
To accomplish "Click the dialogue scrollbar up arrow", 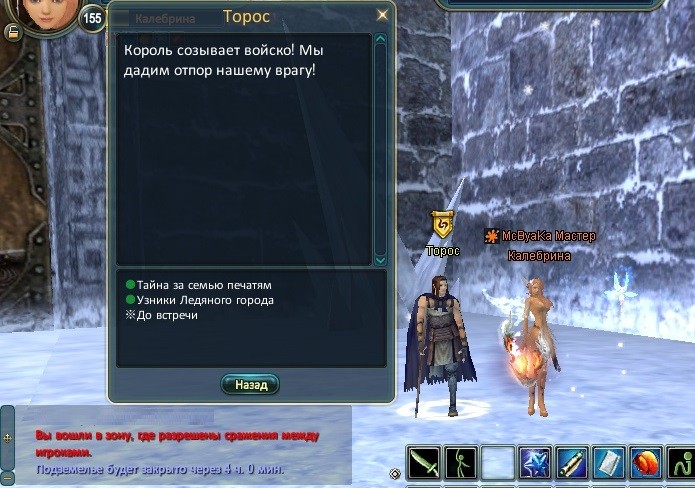I will click(380, 40).
